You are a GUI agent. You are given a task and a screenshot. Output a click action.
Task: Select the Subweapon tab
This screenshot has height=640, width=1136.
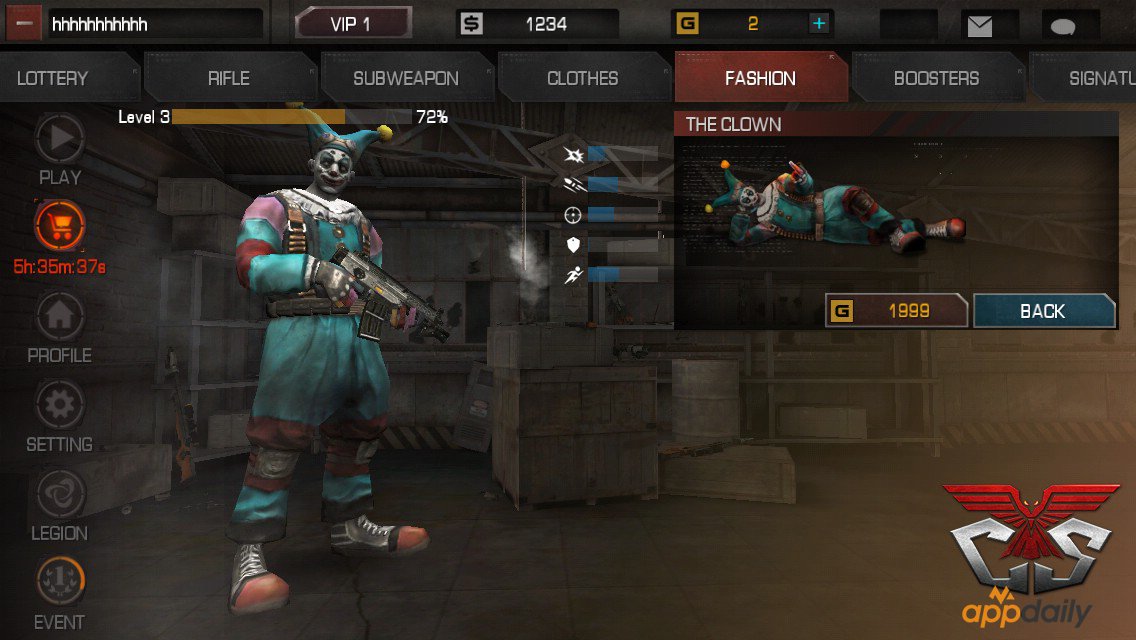(x=406, y=78)
